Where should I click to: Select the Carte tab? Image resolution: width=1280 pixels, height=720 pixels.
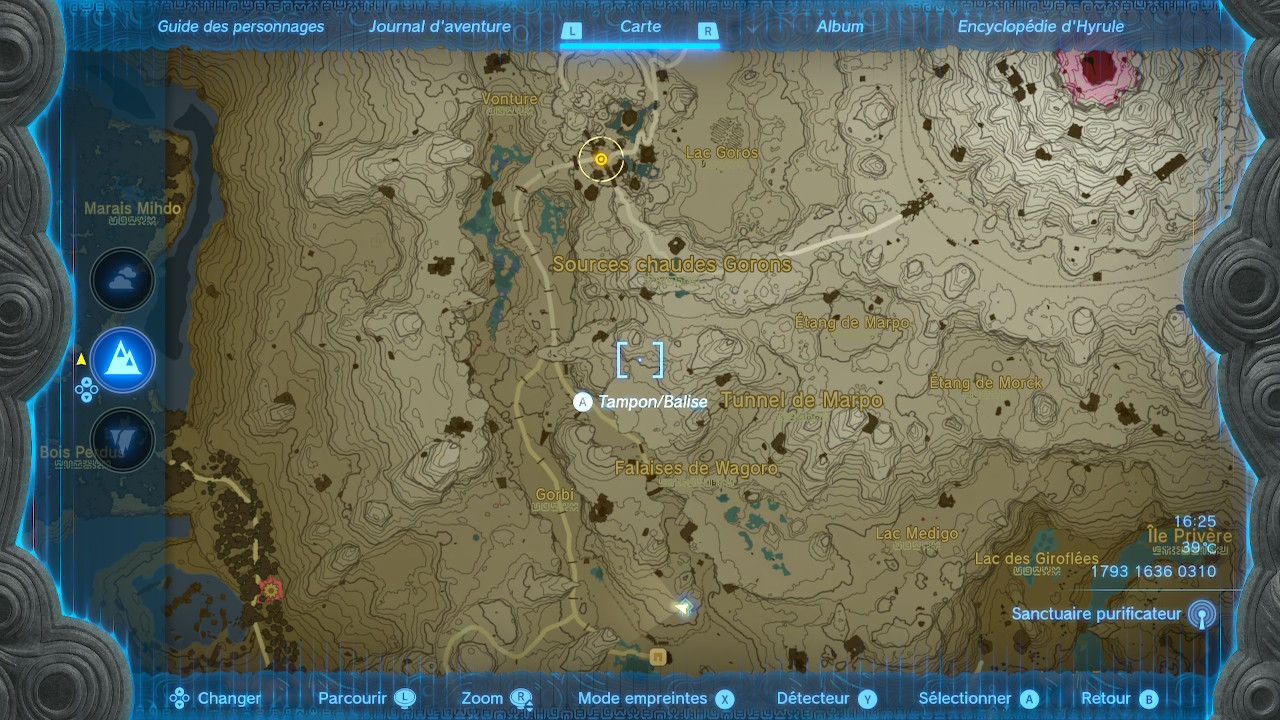640,27
